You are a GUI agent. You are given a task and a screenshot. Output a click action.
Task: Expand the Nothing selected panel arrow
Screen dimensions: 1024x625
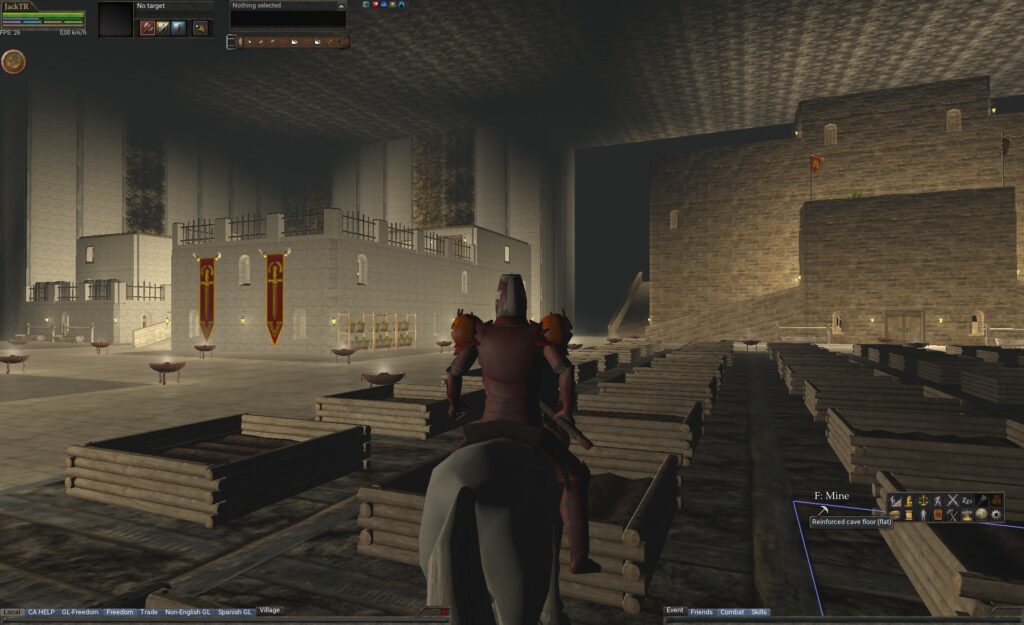(341, 5)
